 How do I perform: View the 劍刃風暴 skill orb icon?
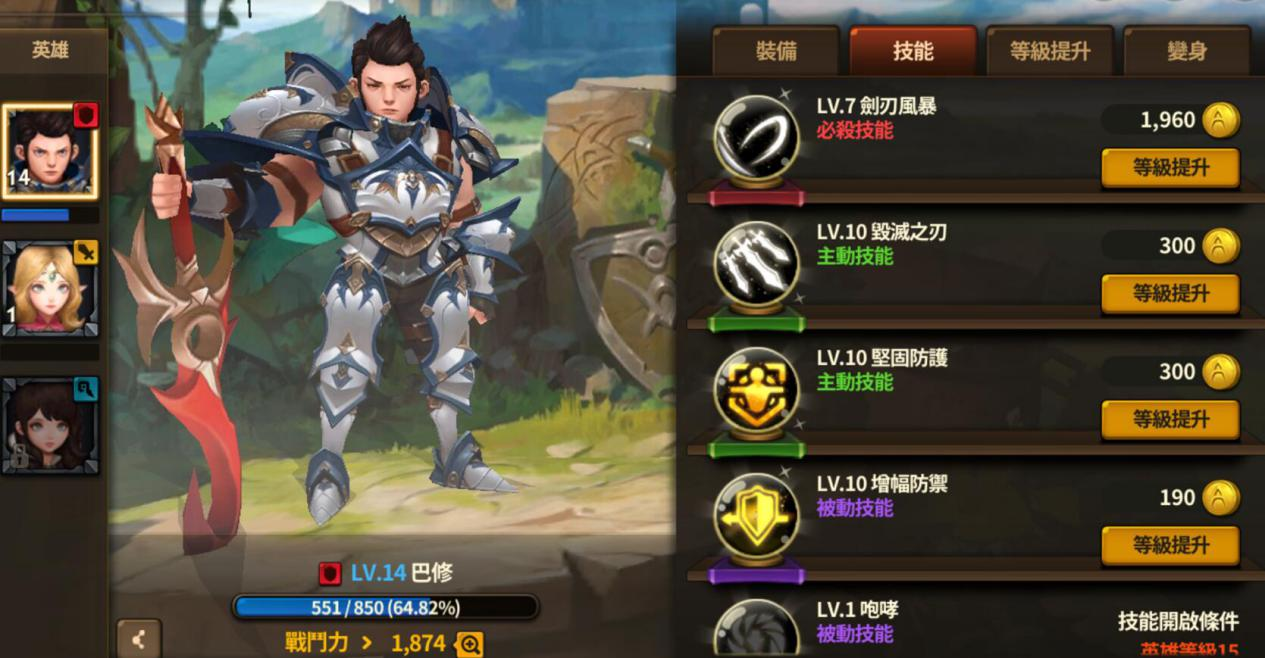coord(756,139)
